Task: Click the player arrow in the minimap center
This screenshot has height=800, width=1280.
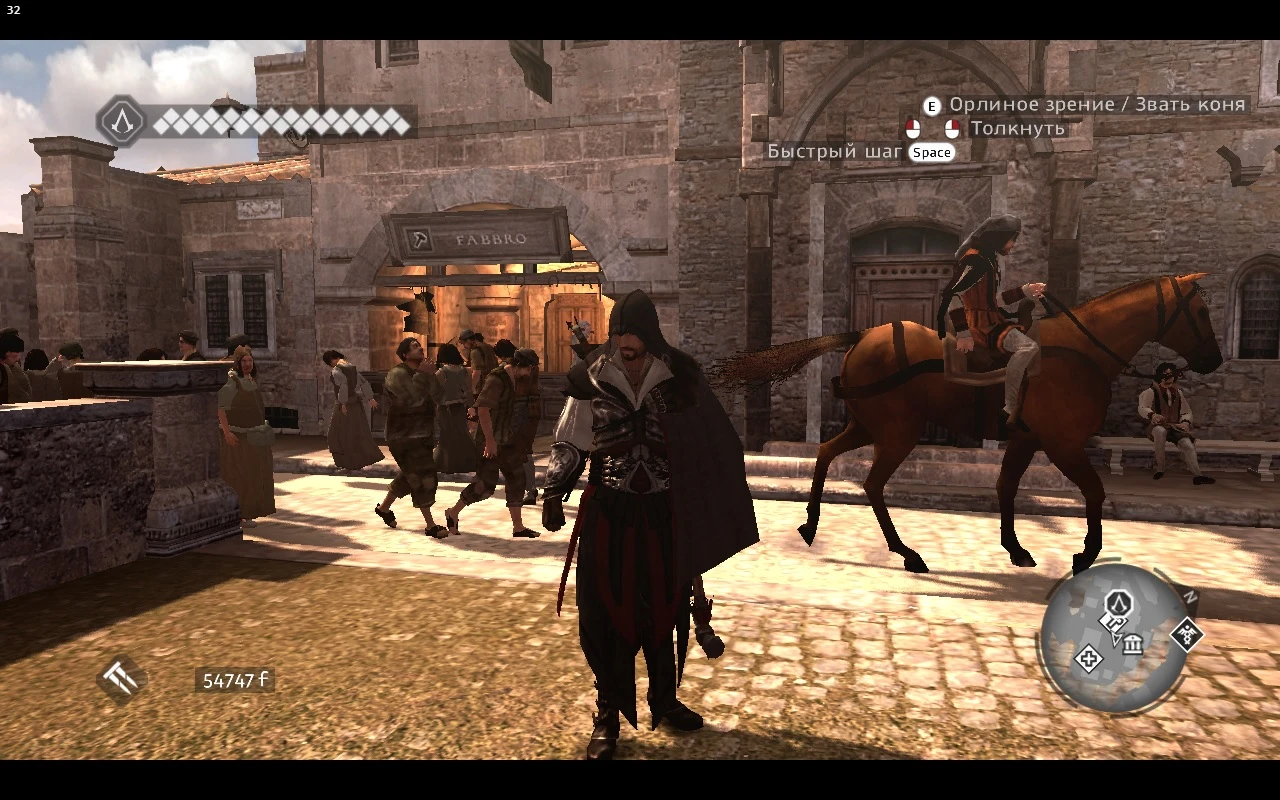Action: click(x=1115, y=638)
